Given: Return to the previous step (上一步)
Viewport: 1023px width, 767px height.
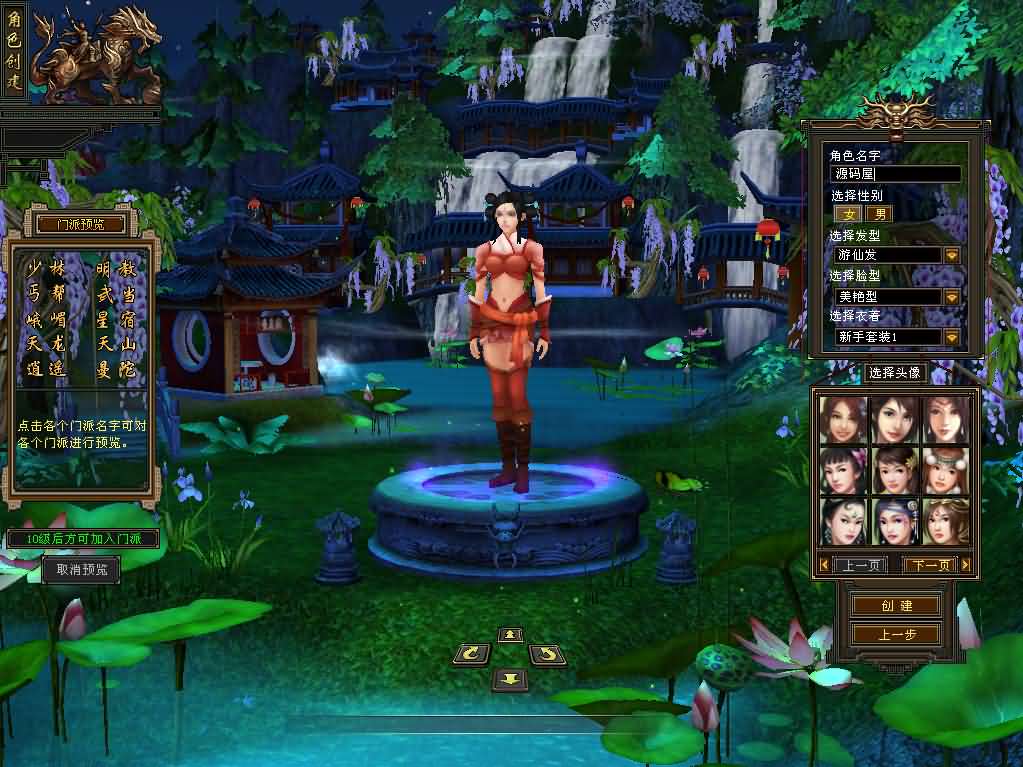Looking at the screenshot, I should pos(896,634).
